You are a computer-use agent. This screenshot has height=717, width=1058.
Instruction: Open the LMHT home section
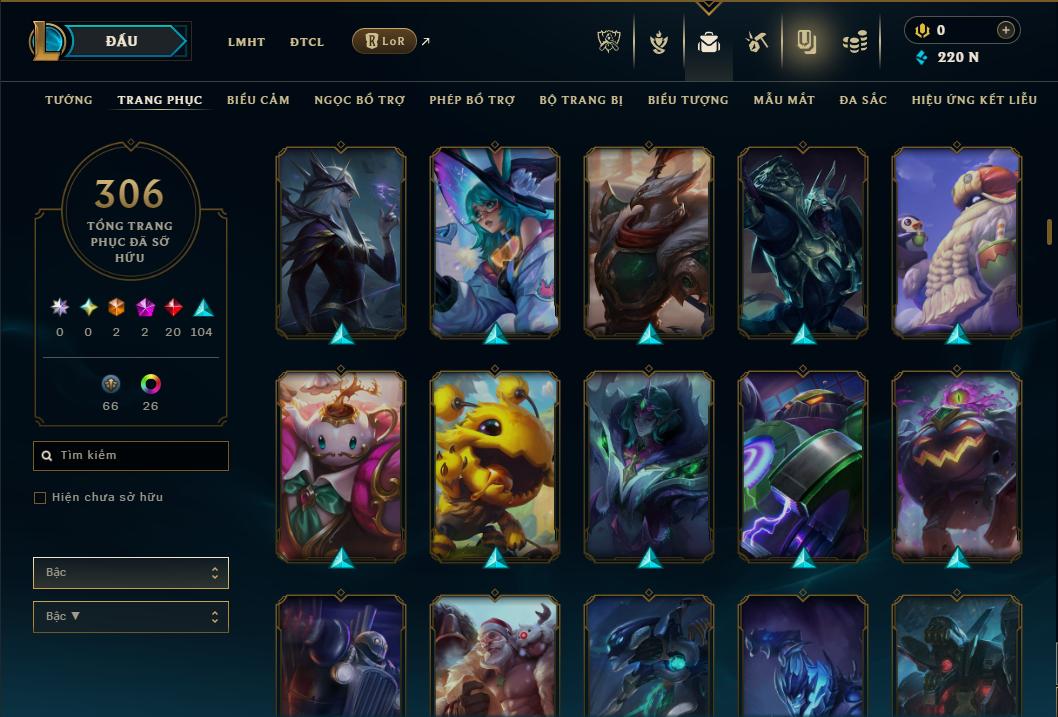pos(246,42)
